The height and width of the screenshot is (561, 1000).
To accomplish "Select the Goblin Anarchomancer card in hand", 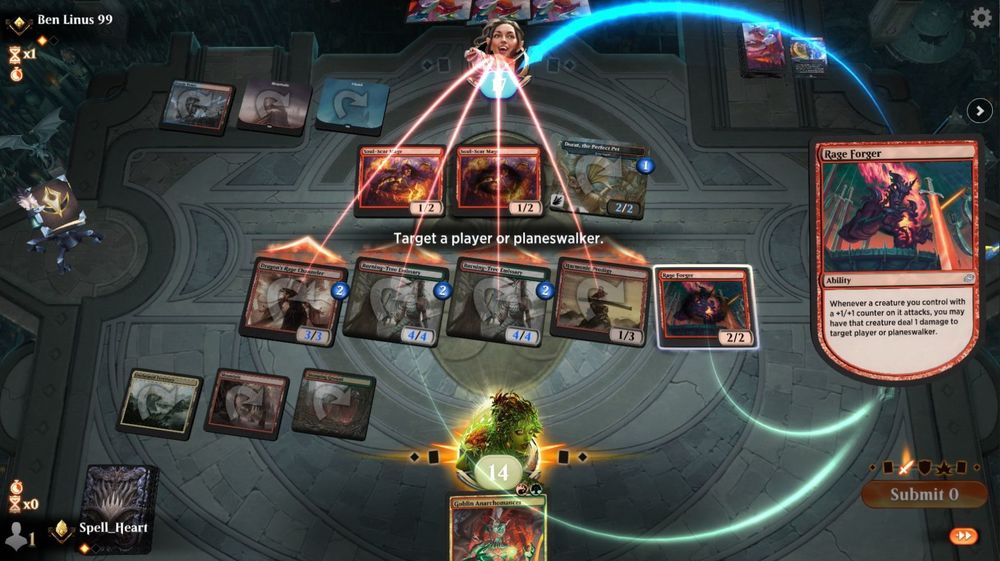I will point(497,528).
